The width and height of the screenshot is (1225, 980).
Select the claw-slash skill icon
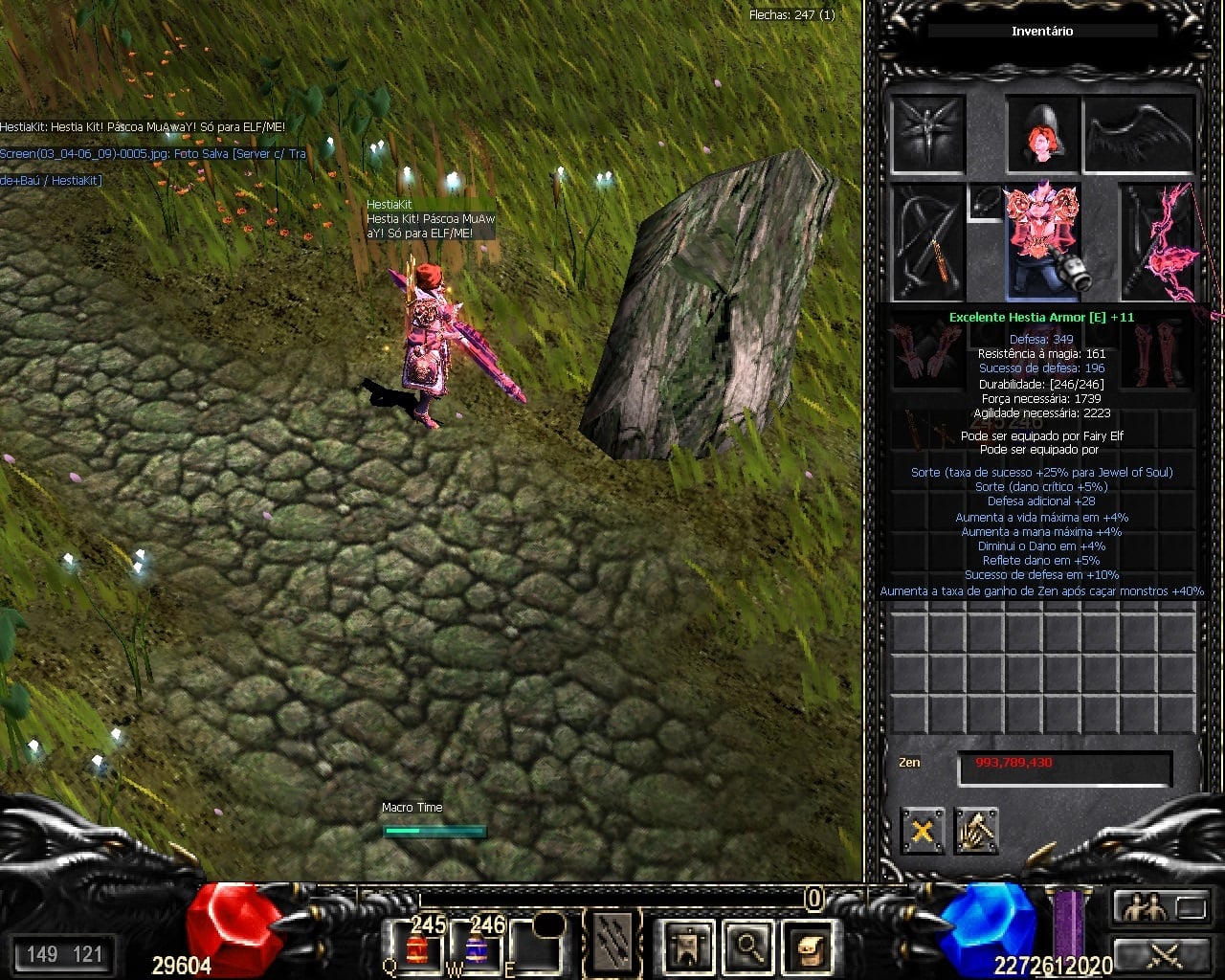click(x=612, y=944)
